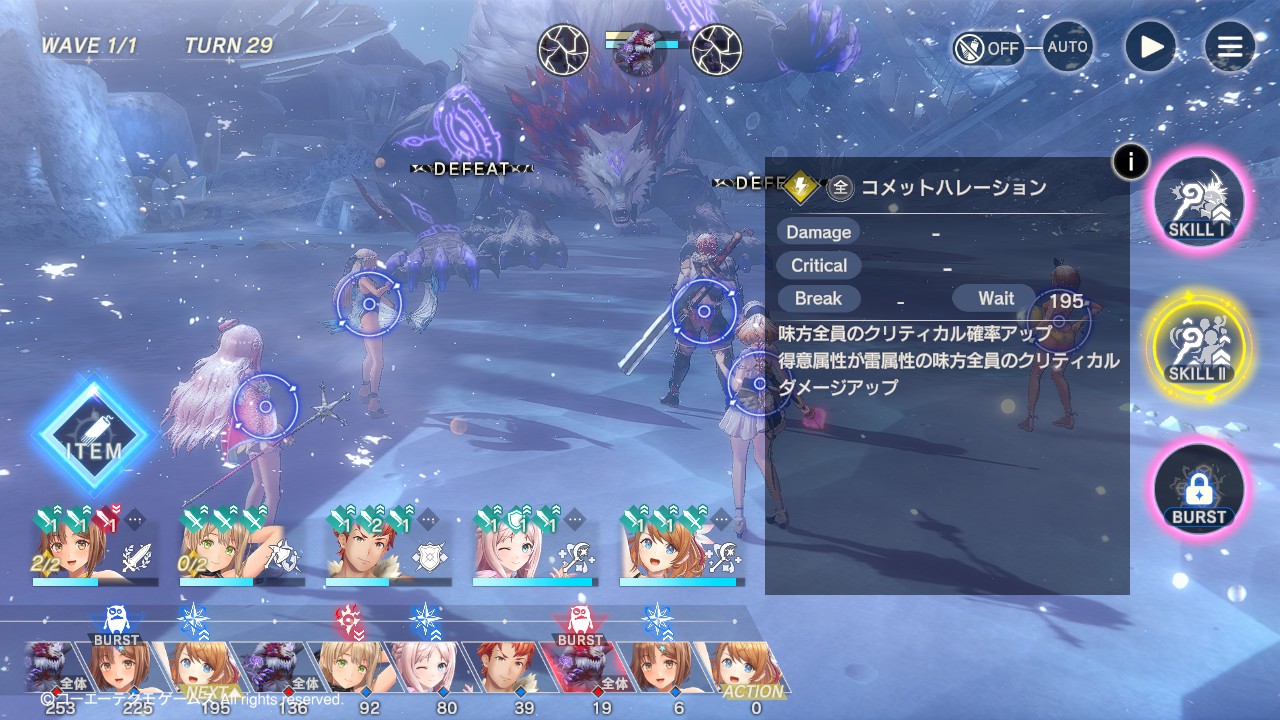Show skill details with the info icon
The width and height of the screenshot is (1280, 720).
[x=1131, y=161]
